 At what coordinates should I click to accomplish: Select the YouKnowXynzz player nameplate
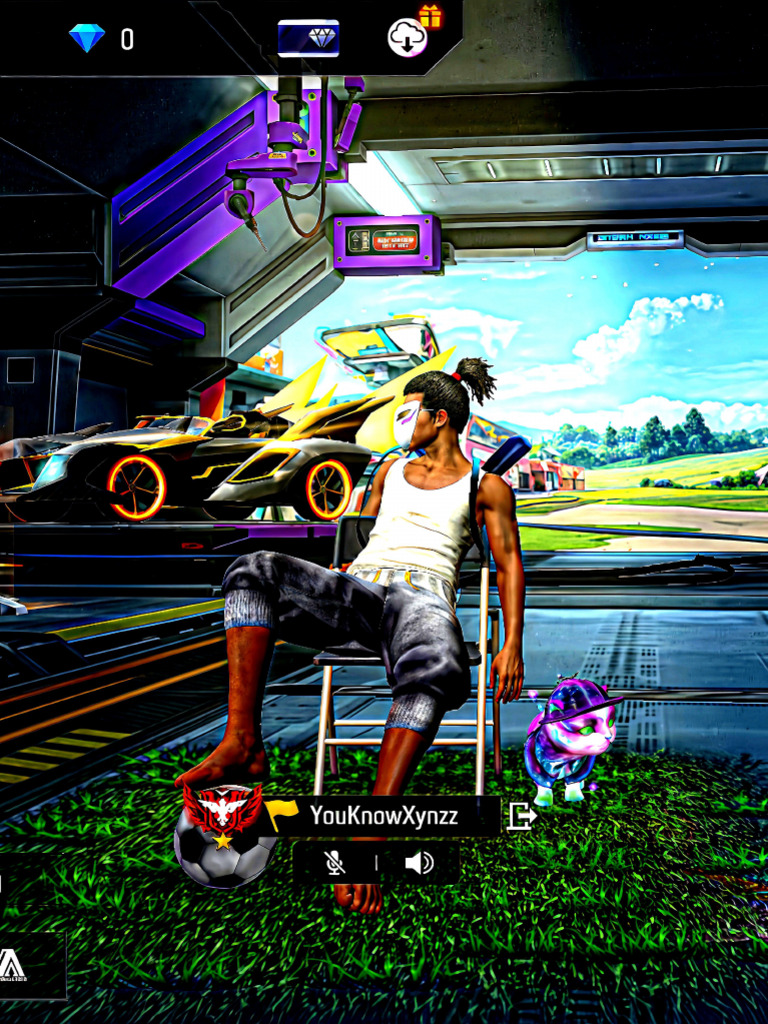click(384, 816)
